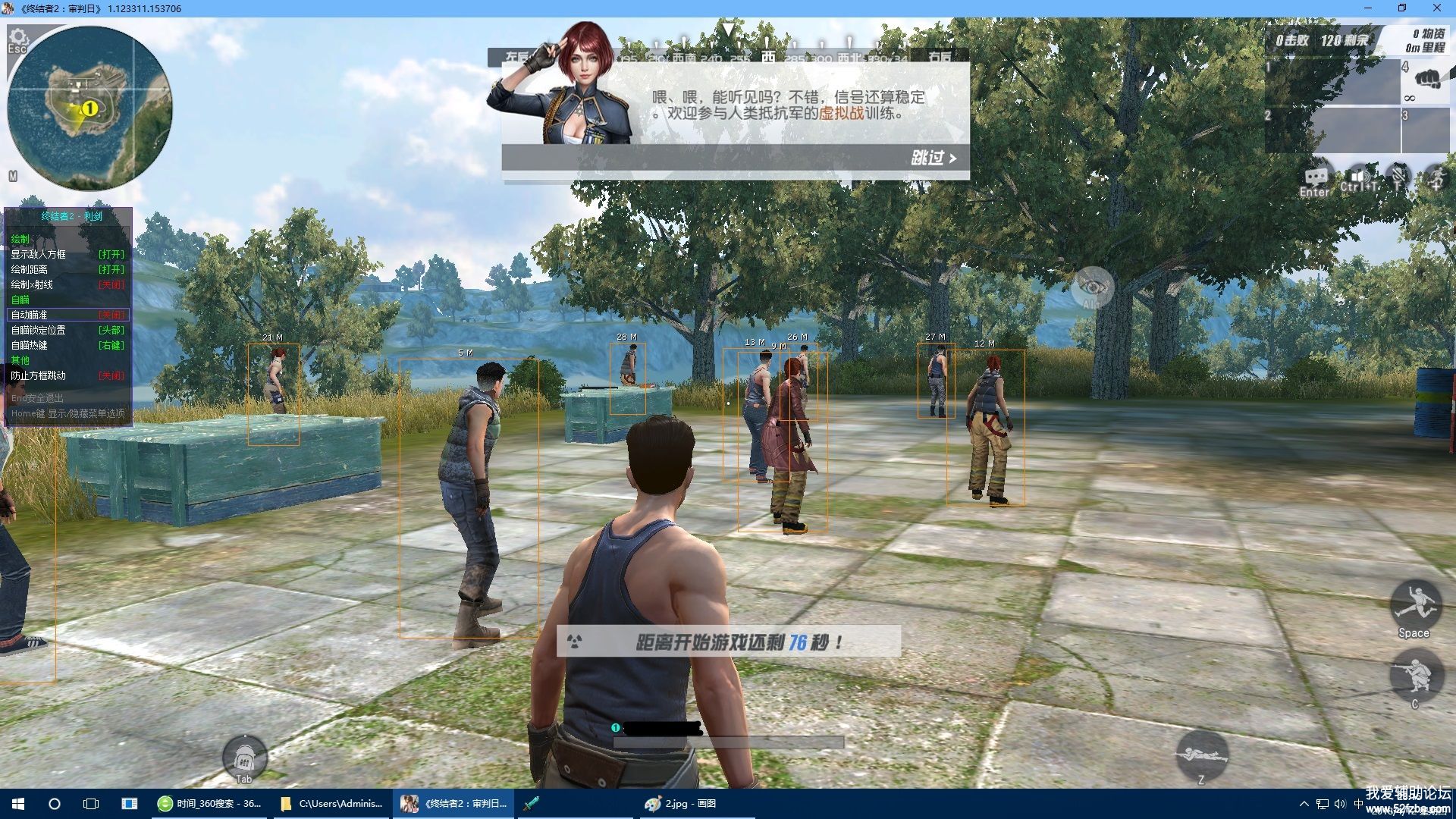The height and width of the screenshot is (819, 1456).
Task: Tap the crouch stance button
Action: pyautogui.click(x=1414, y=676)
